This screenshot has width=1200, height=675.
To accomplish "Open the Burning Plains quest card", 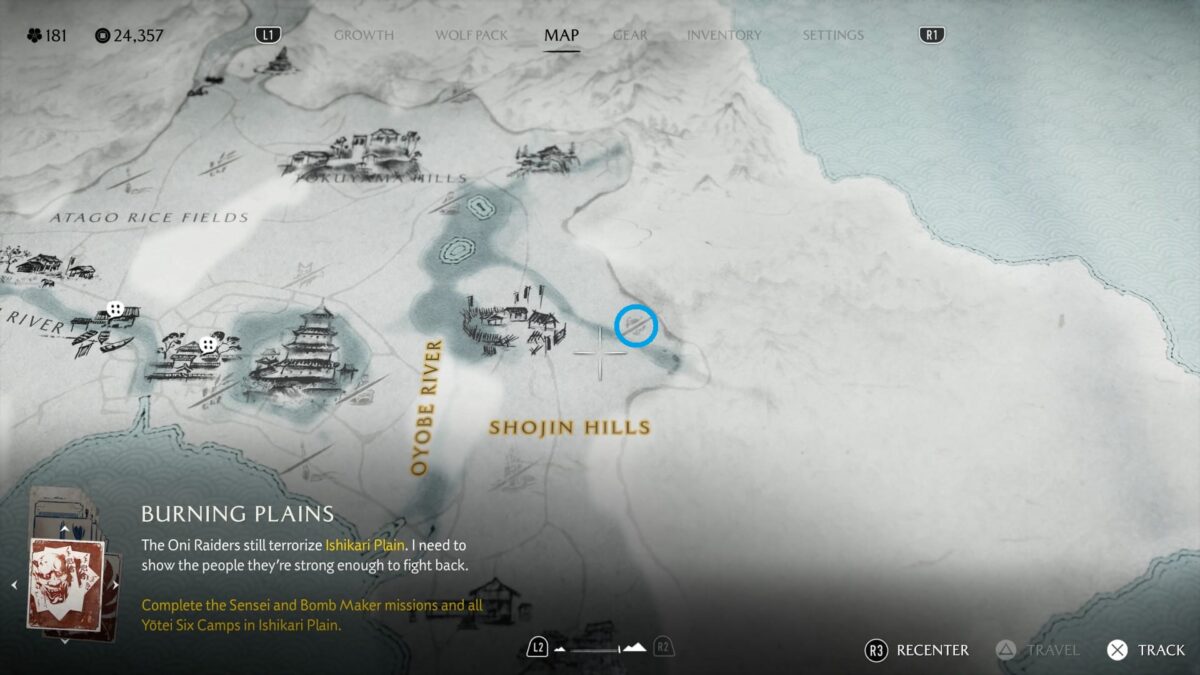I will click(65, 583).
